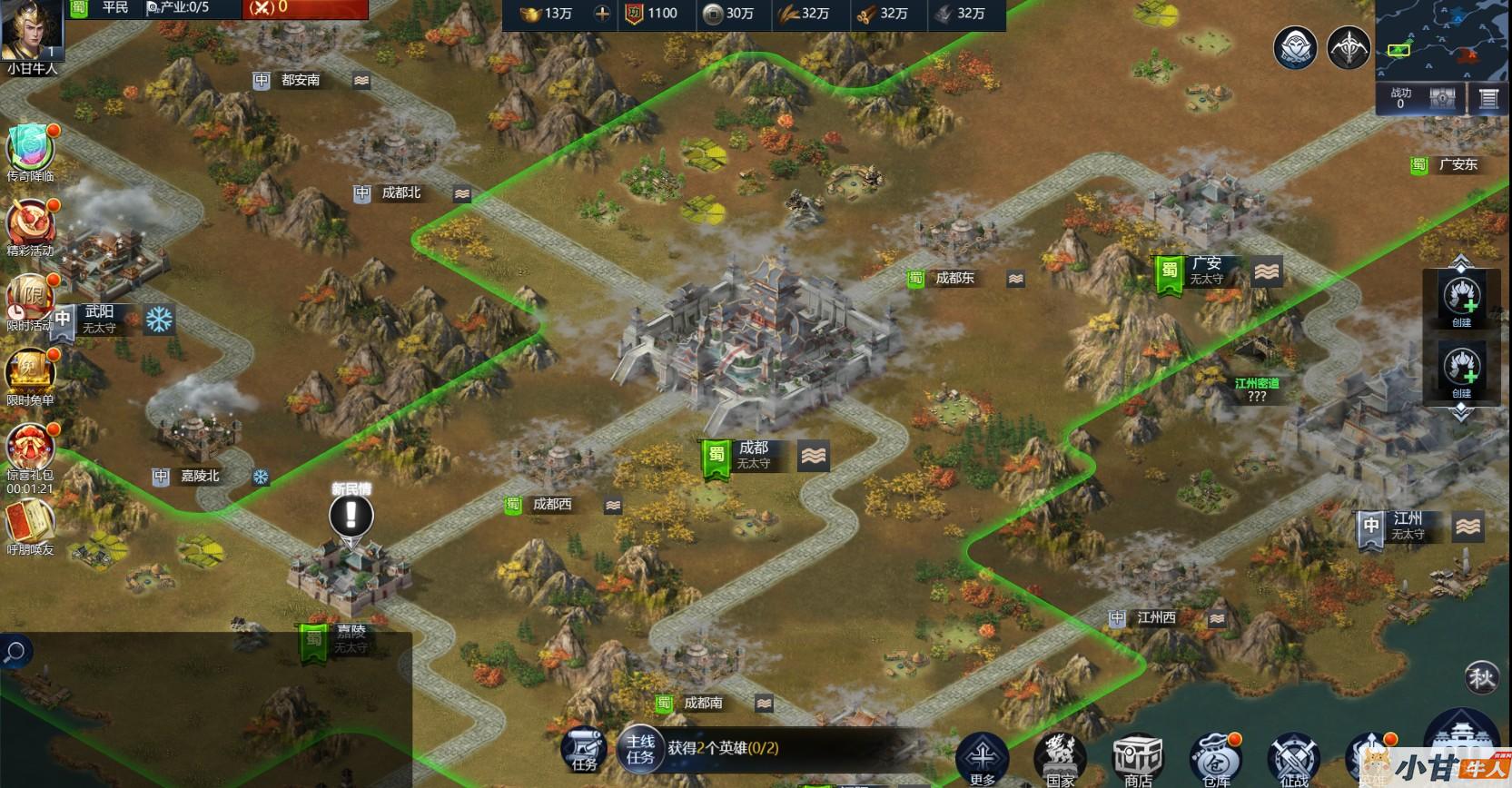Image resolution: width=1512 pixels, height=788 pixels.
Task: Click the magnifying glass search button
Action: point(15,652)
